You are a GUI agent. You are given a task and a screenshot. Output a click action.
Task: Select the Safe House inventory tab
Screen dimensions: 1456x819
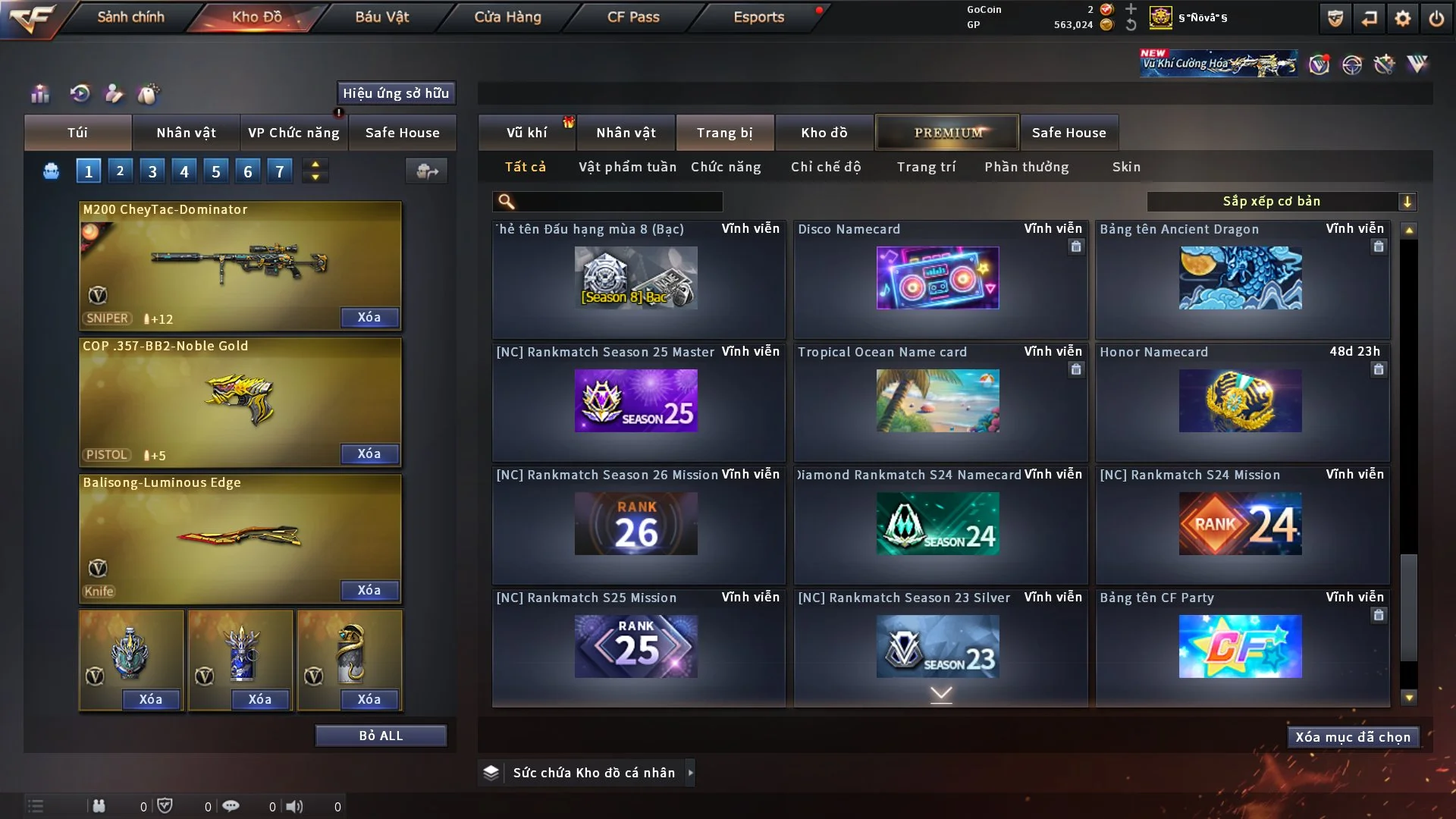click(x=1068, y=133)
